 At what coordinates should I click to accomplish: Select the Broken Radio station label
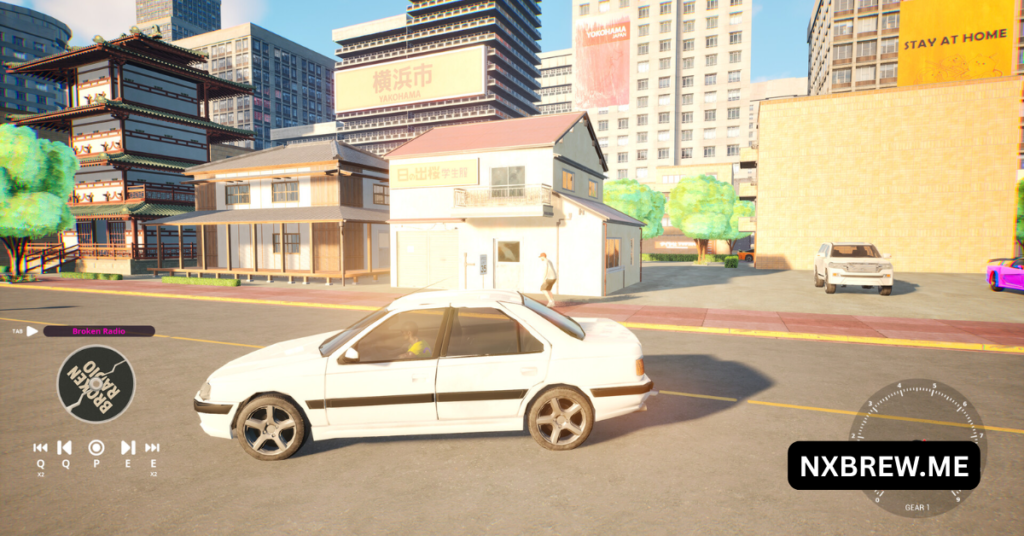pyautogui.click(x=98, y=331)
